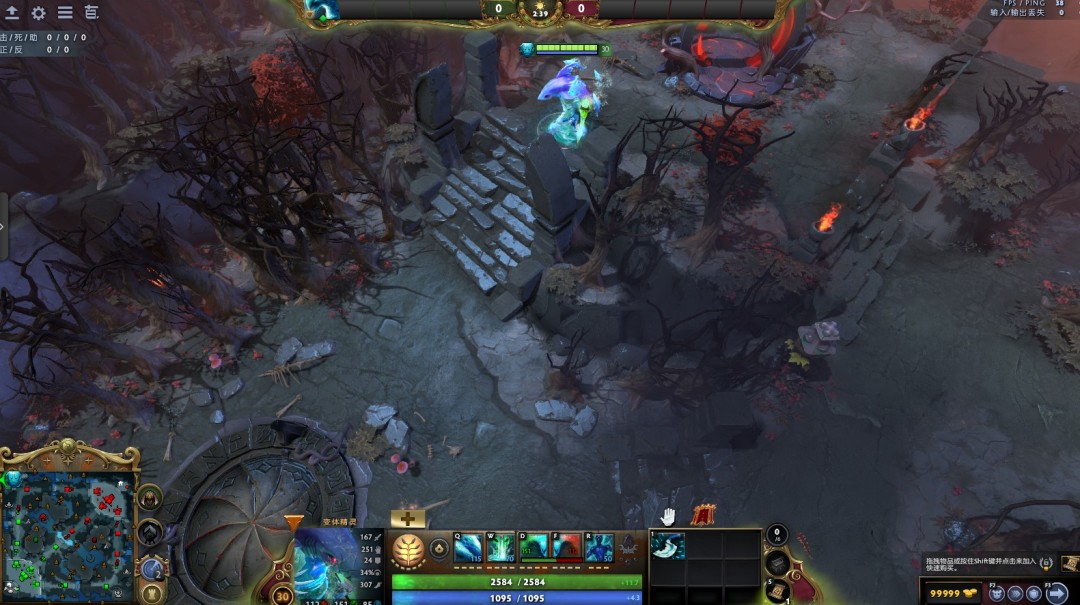Select the courier icon button
The height and width of the screenshot is (605, 1080).
[x=1013, y=593]
